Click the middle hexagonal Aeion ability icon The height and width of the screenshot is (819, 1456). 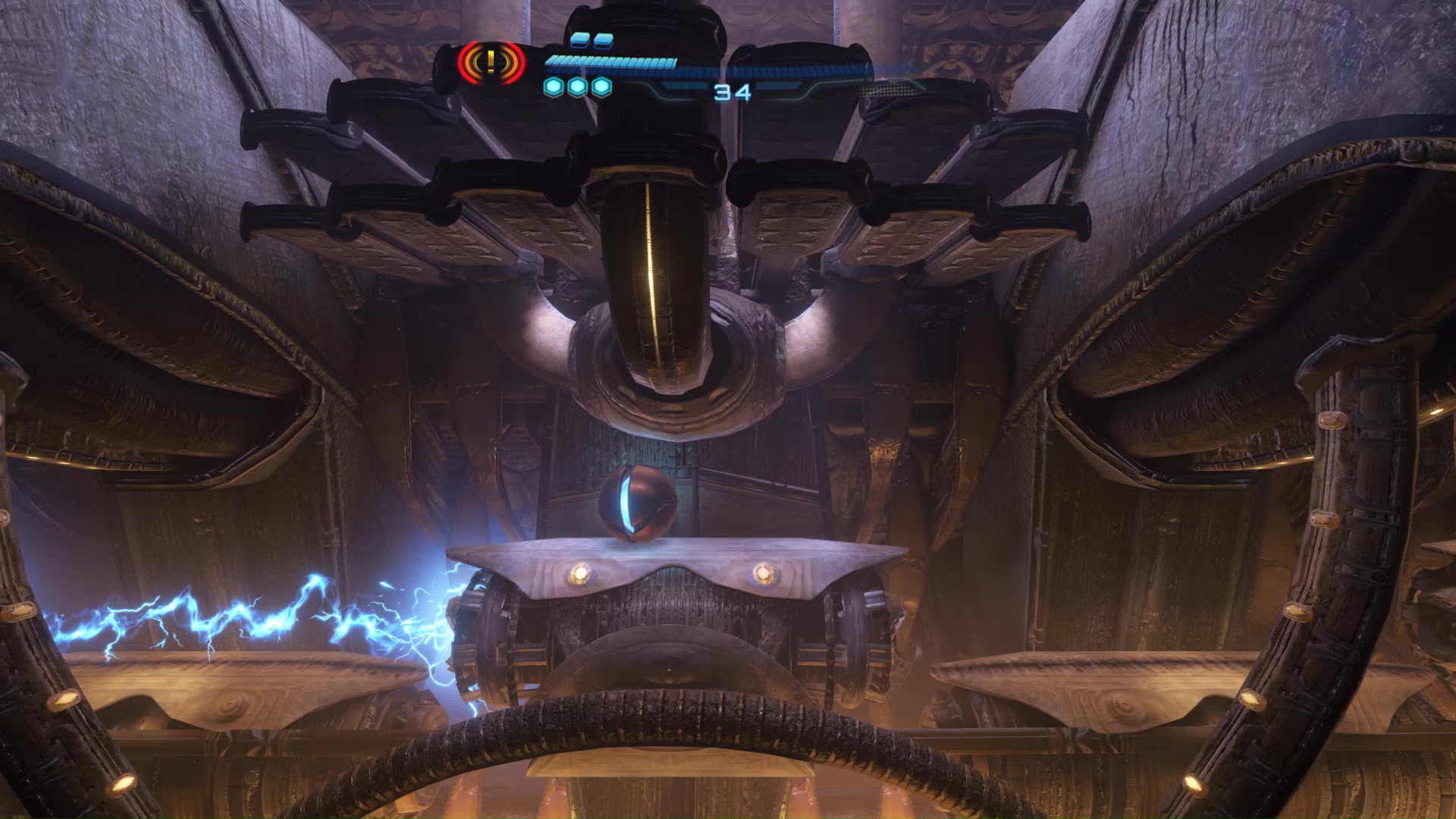tap(578, 86)
